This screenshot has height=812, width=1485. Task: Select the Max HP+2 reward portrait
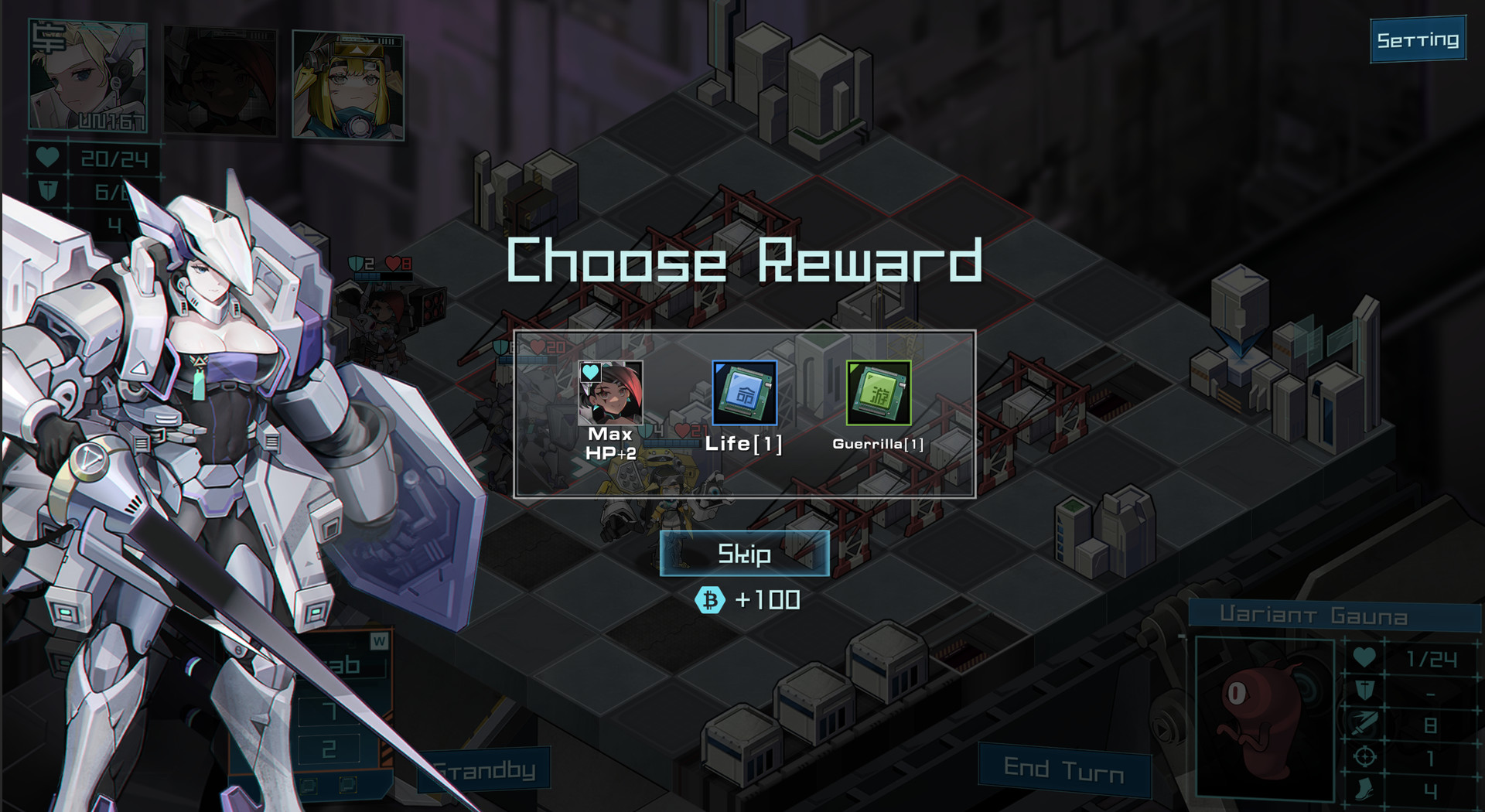[610, 392]
